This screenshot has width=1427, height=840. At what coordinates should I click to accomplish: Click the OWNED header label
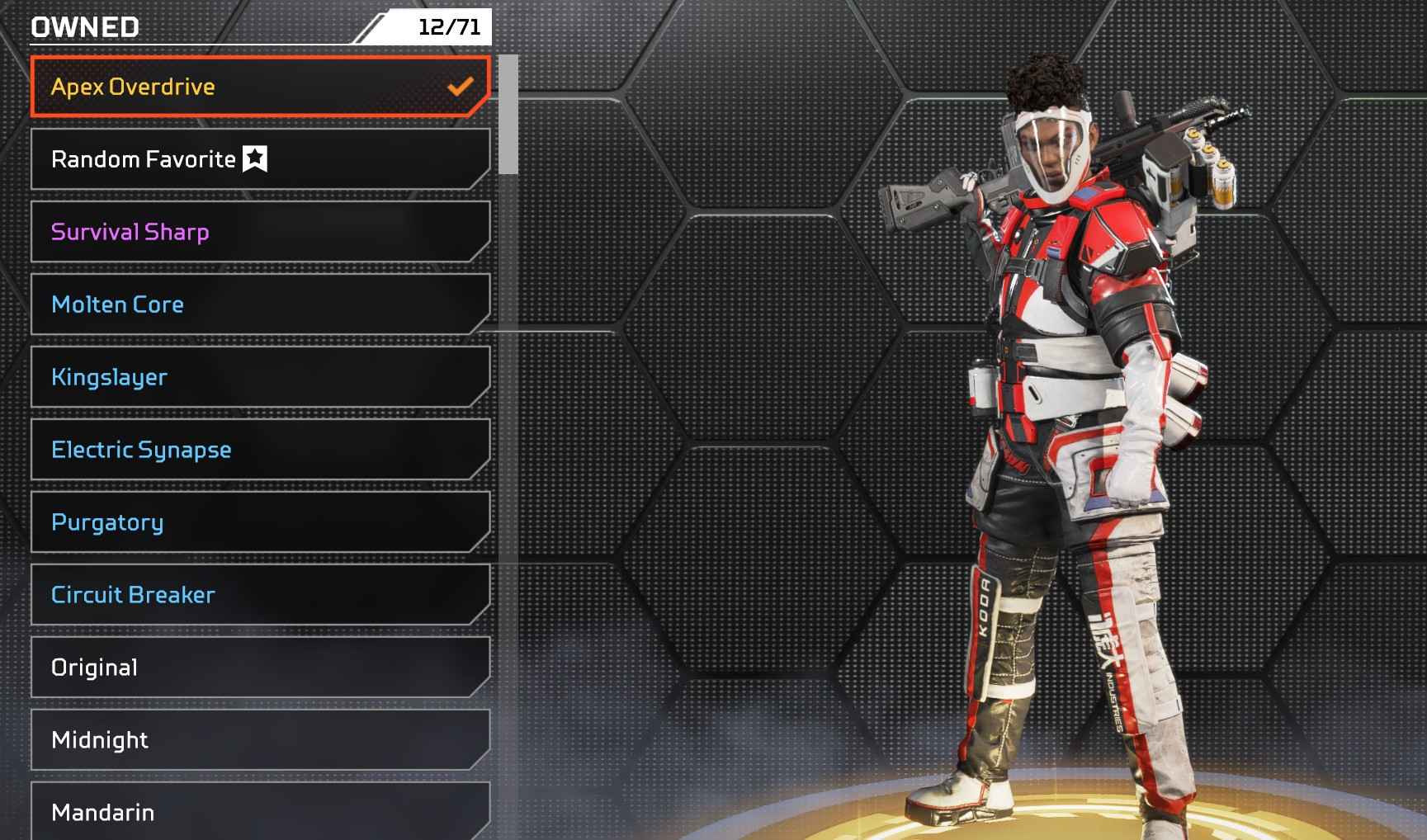(83, 25)
